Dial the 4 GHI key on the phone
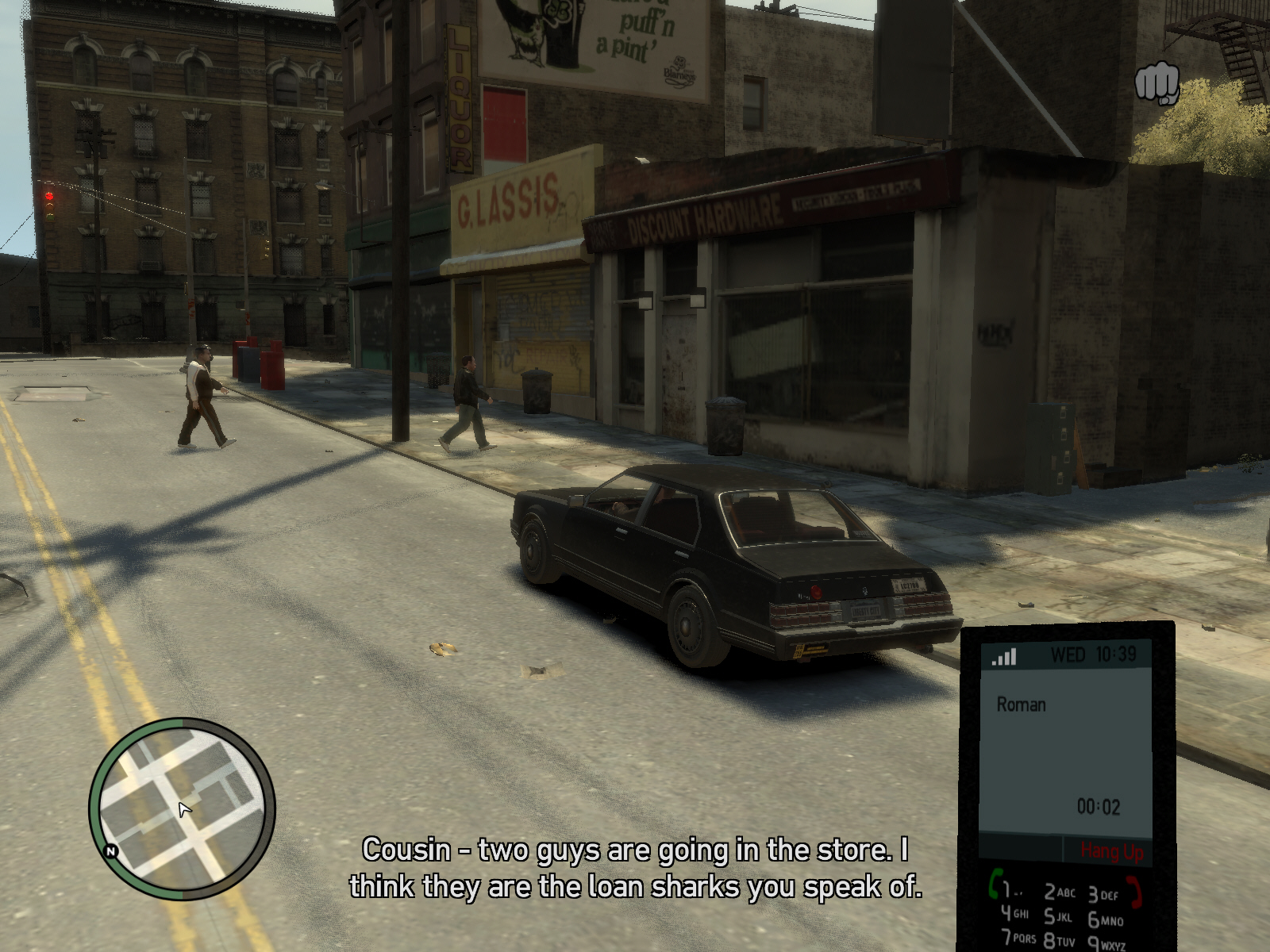Screen dimensions: 1270x952 1014,913
